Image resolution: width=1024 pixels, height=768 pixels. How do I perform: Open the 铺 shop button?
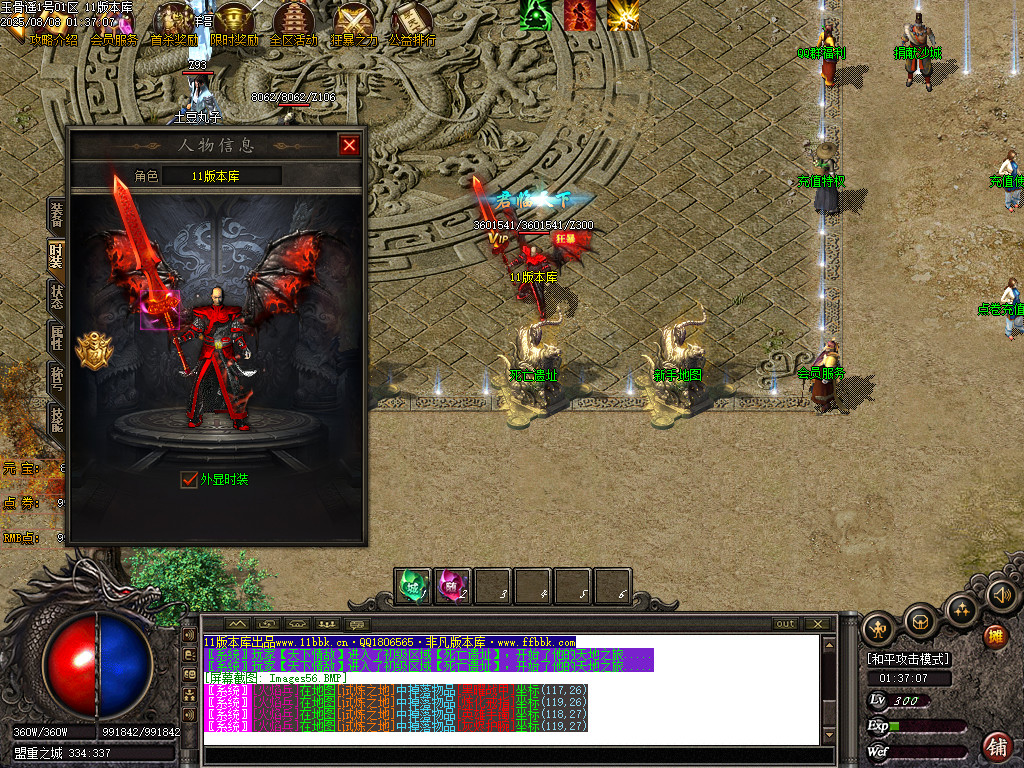pyautogui.click(x=997, y=746)
